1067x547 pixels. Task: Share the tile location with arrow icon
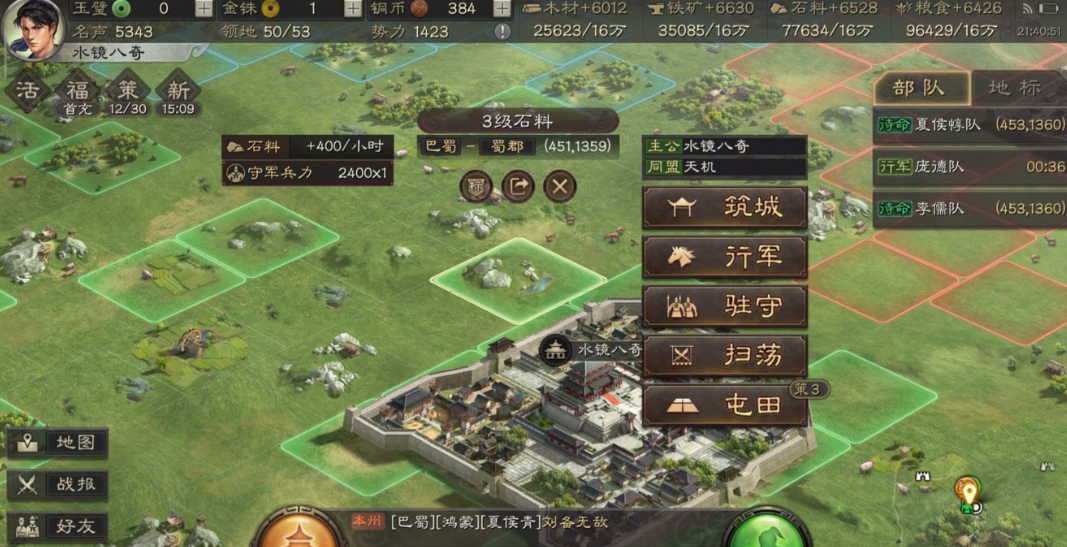pyautogui.click(x=518, y=186)
